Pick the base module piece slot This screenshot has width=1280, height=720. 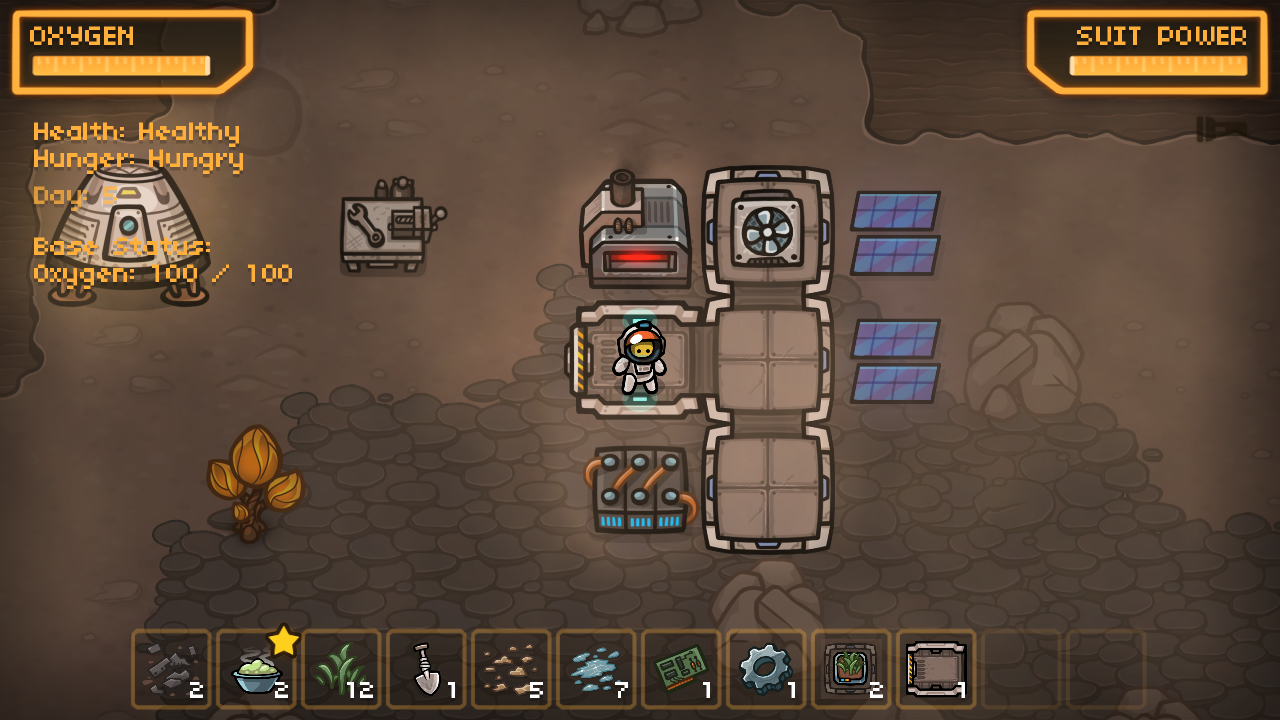pos(936,668)
